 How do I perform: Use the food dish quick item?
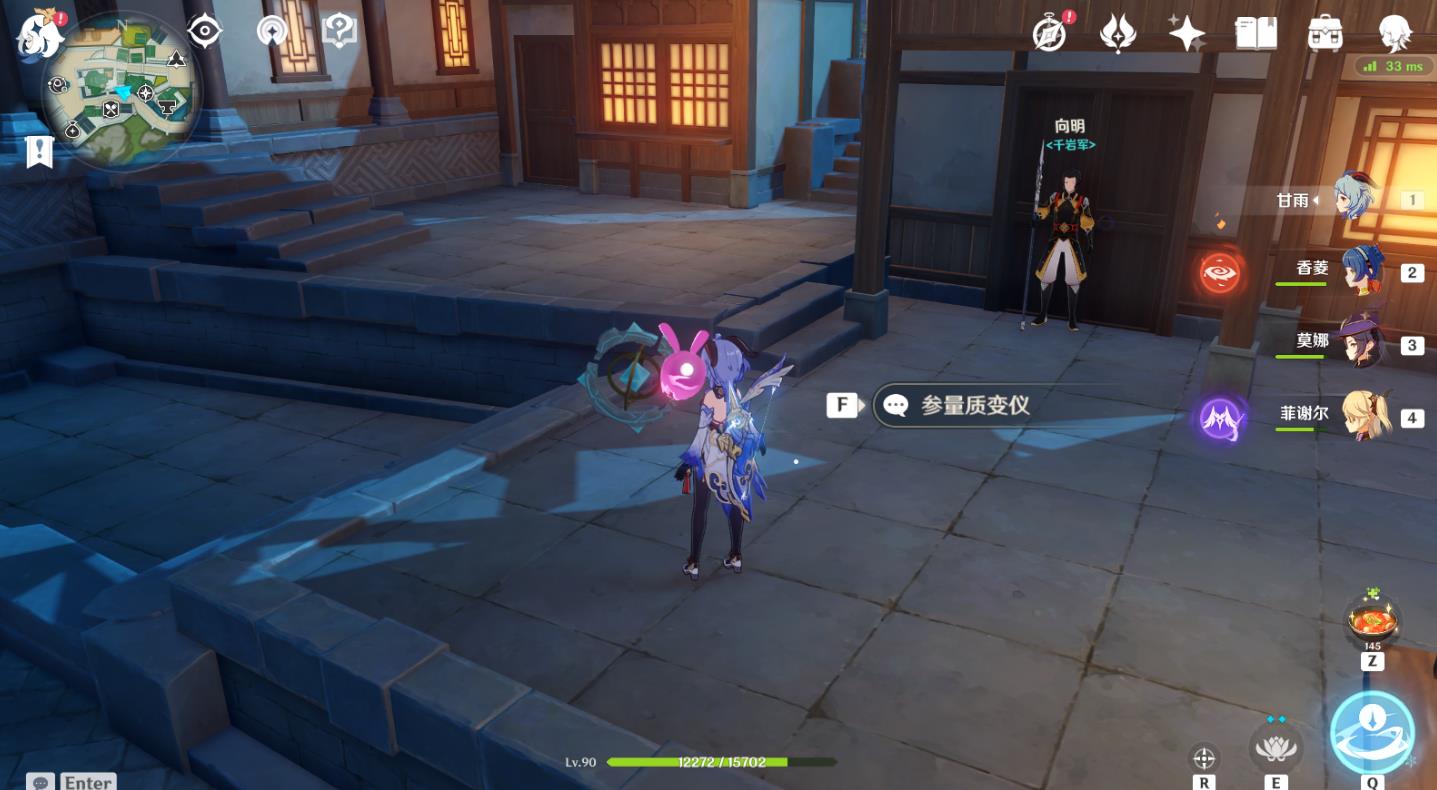click(x=1372, y=623)
